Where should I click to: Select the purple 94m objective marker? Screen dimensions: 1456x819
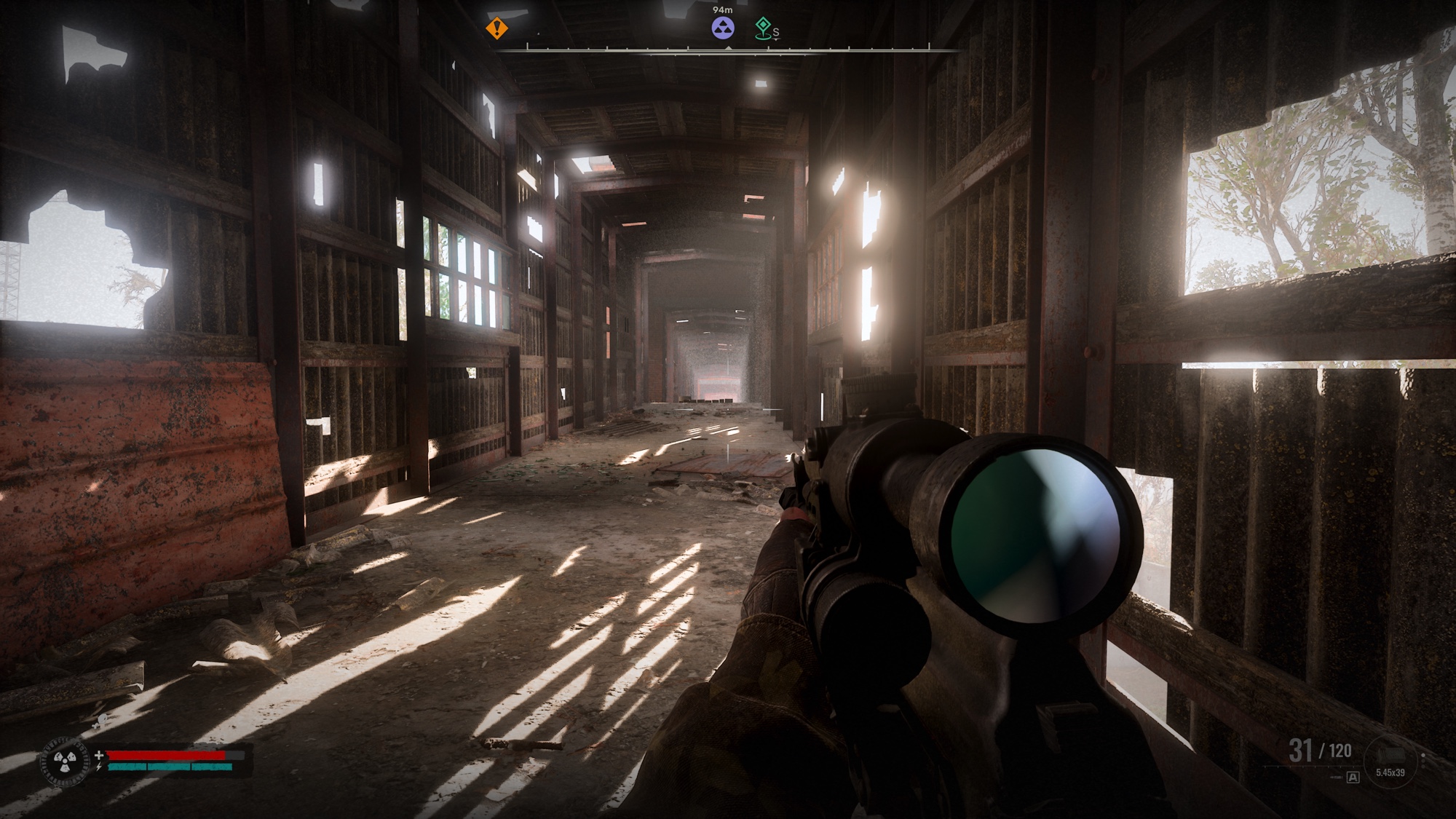tap(723, 29)
